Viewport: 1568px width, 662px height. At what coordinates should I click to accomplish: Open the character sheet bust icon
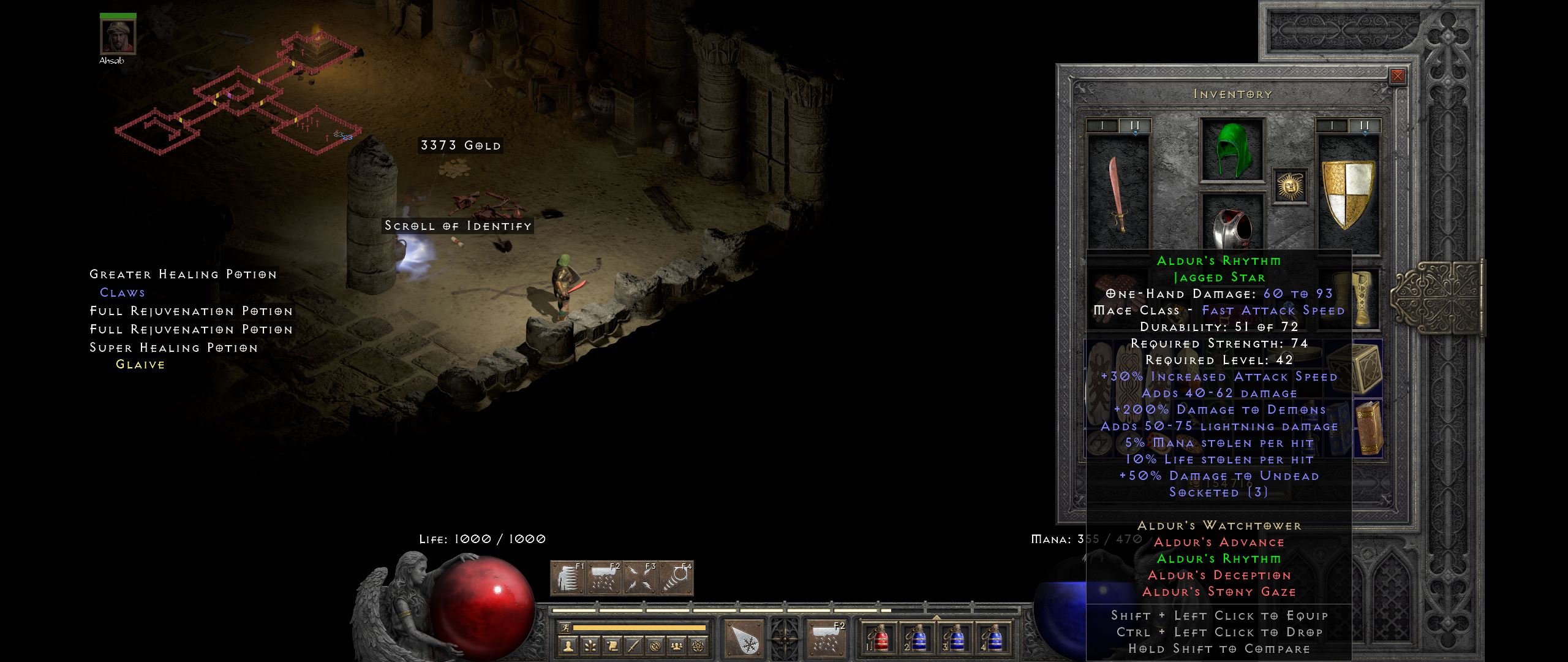[569, 645]
